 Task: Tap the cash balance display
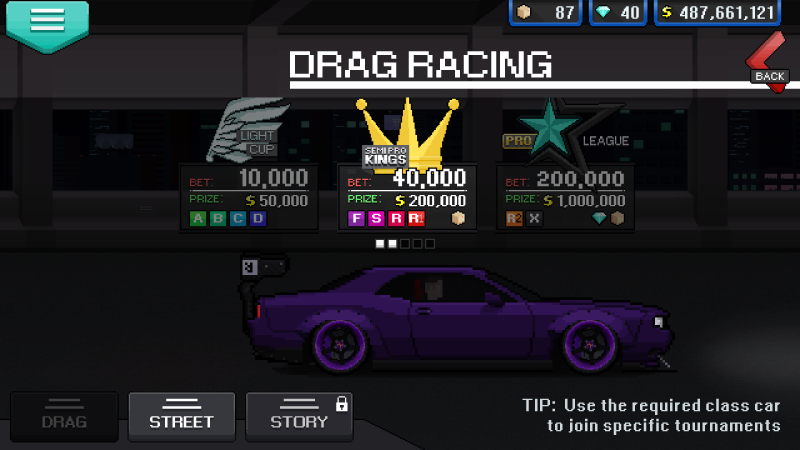[x=717, y=13]
